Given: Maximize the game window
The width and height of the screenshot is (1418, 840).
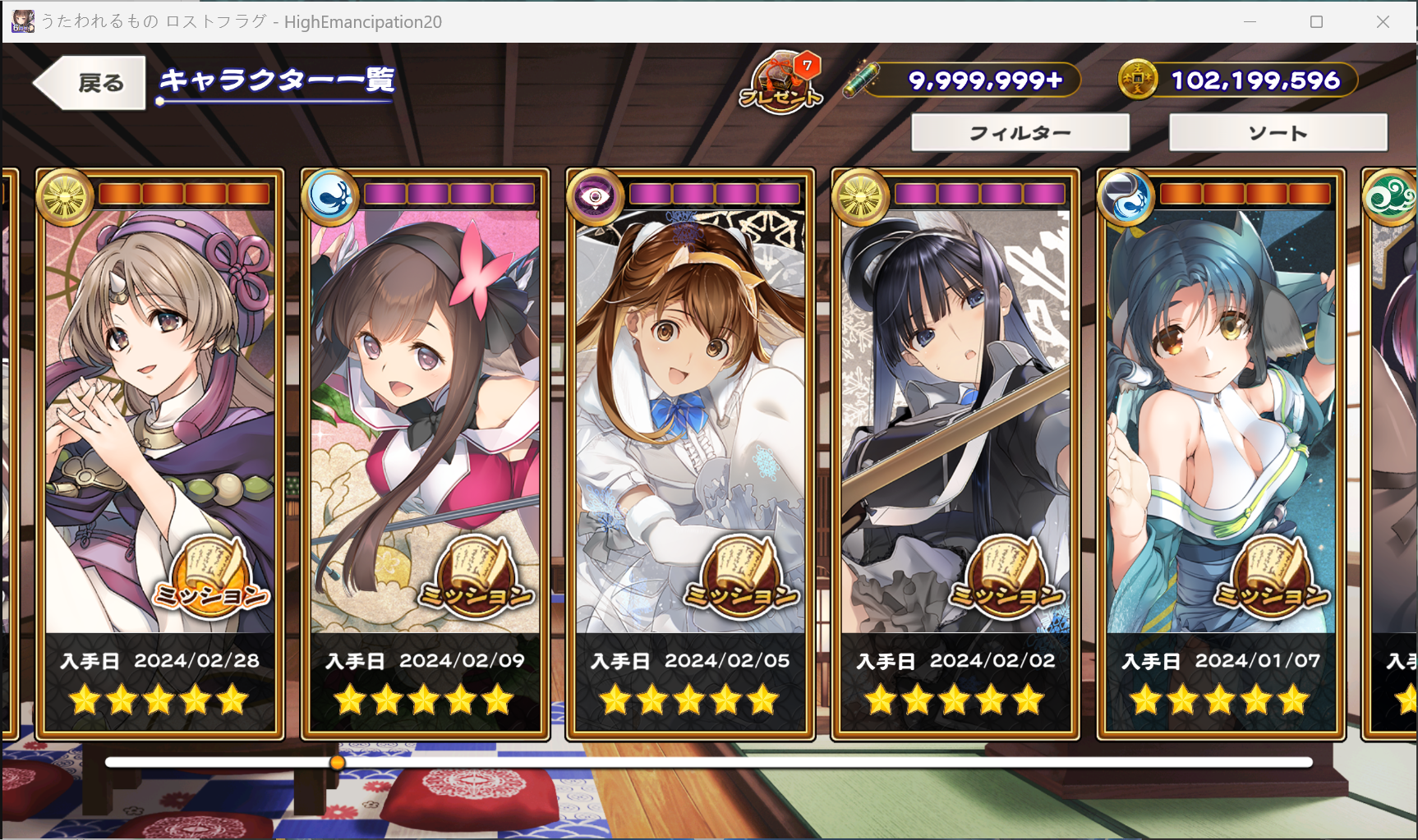Looking at the screenshot, I should coord(1316,22).
